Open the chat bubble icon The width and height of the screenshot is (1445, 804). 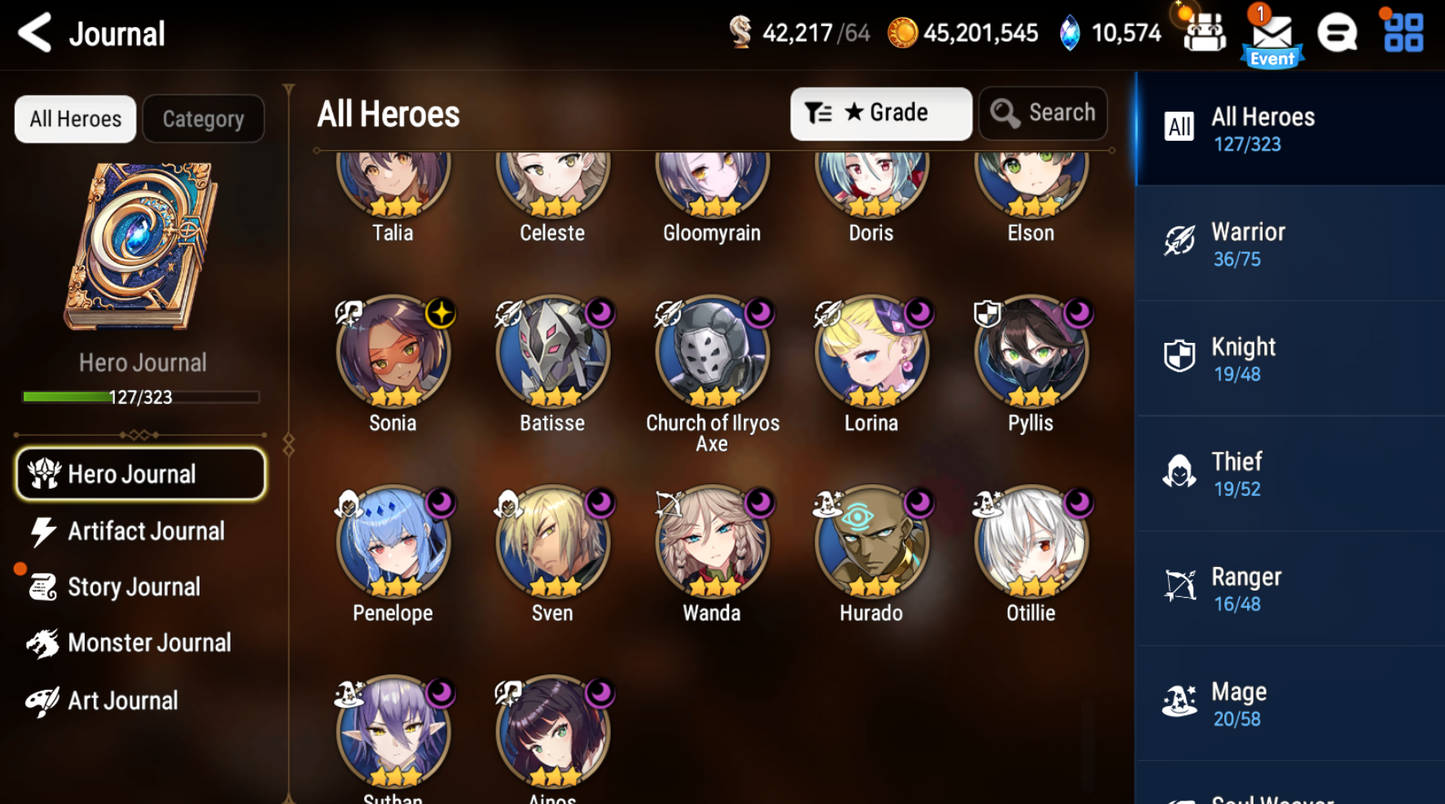(x=1337, y=33)
